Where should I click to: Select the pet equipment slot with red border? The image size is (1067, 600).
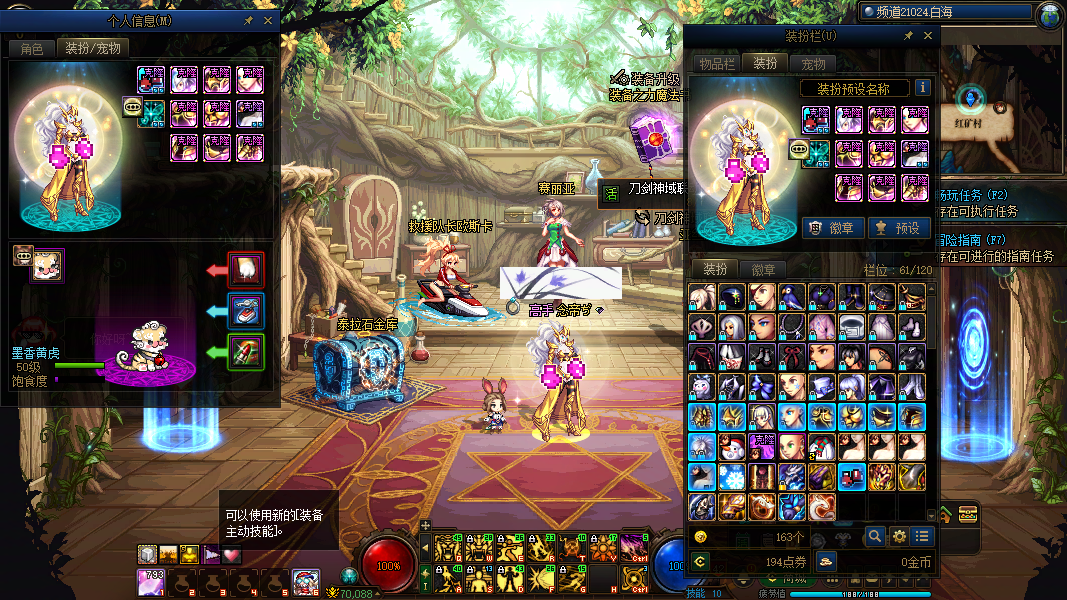pos(246,270)
